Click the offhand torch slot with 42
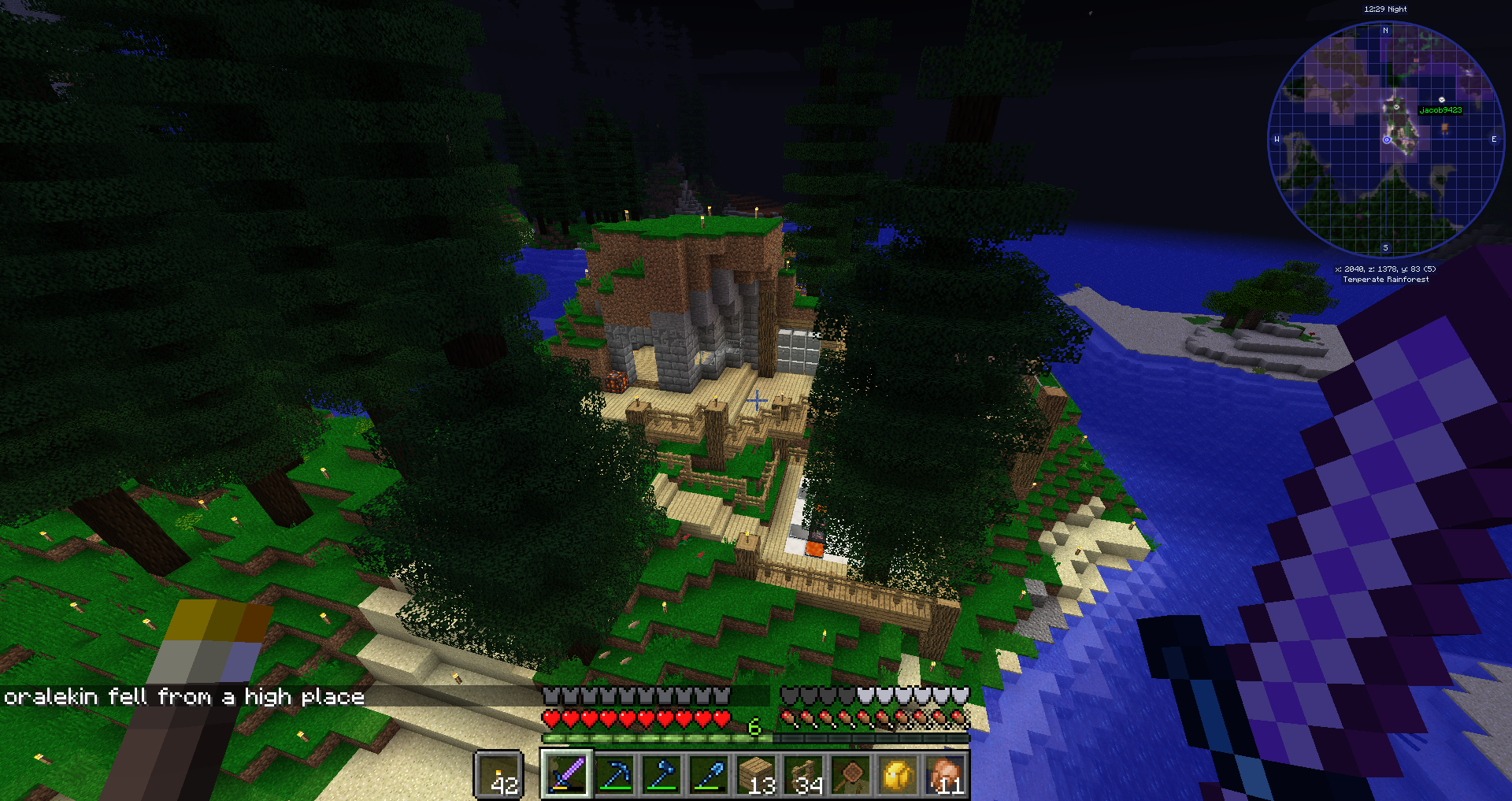The height and width of the screenshot is (801, 1512). click(x=499, y=776)
